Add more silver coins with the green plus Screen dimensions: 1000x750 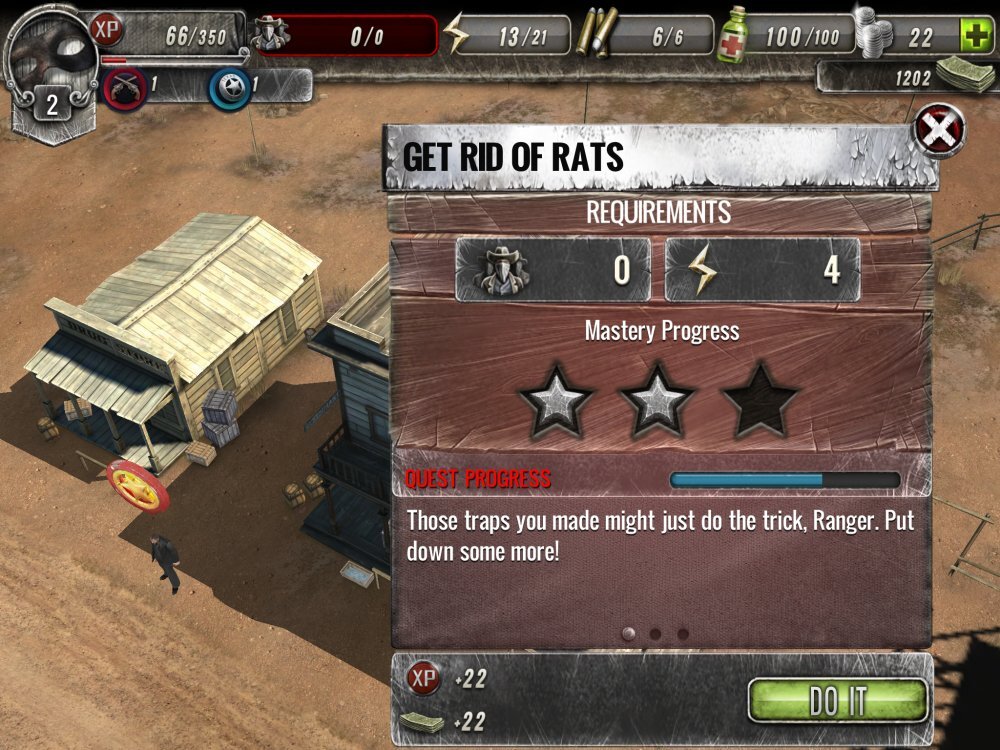[x=973, y=37]
